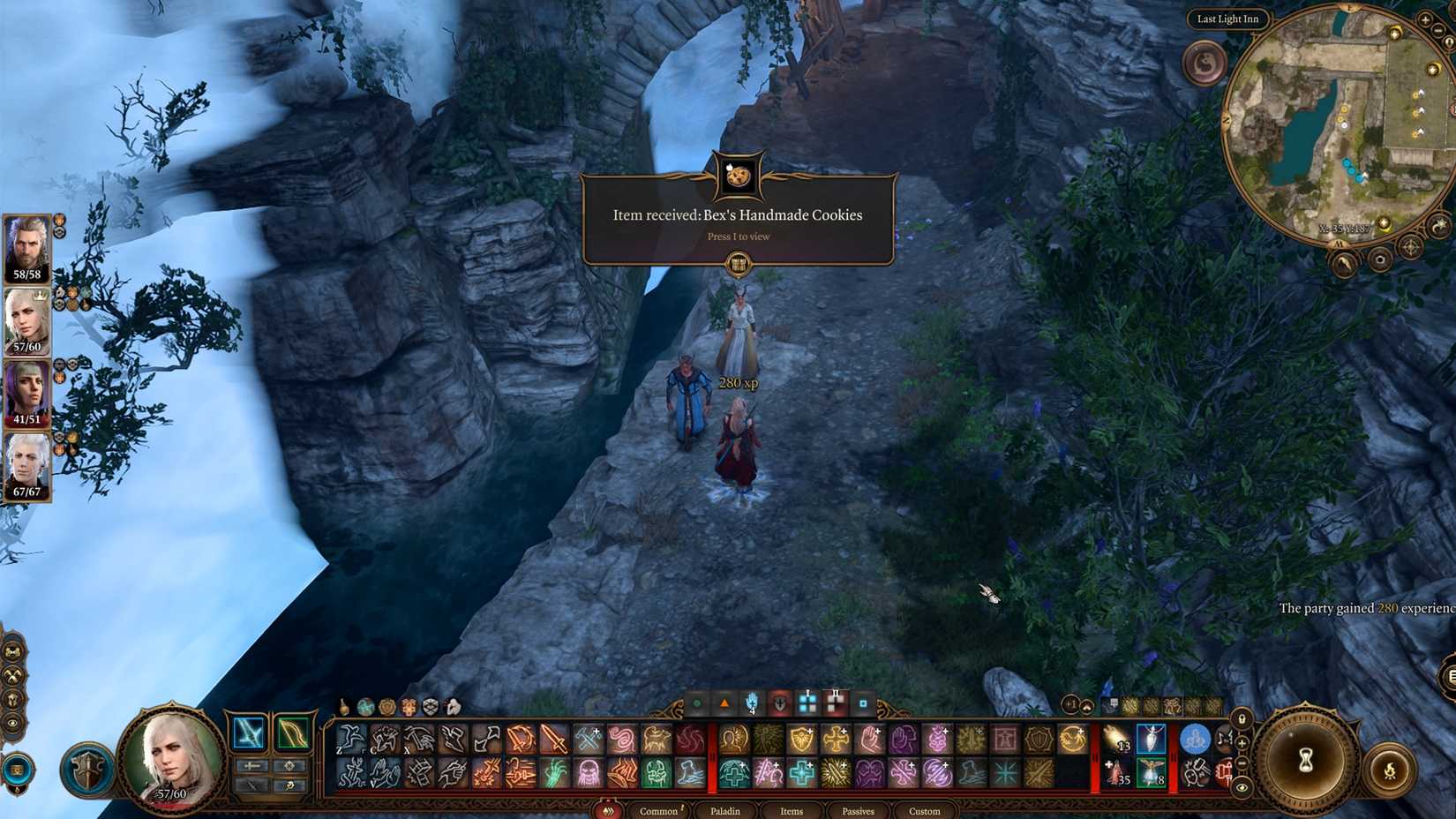The image size is (1456, 819).
Task: Lock the hotbar with the padlock icon
Action: pos(1242,719)
